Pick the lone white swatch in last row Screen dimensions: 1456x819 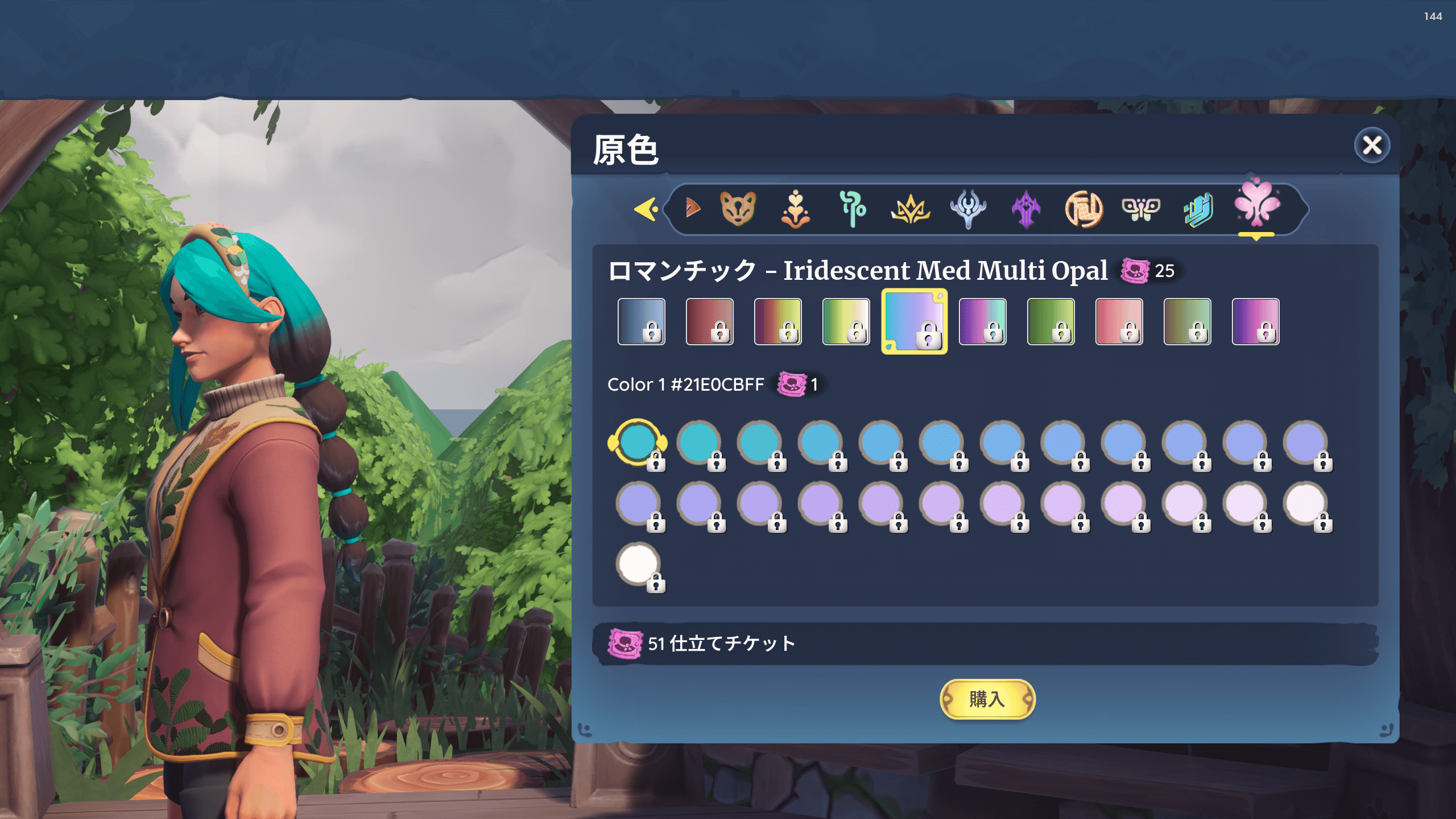[638, 564]
